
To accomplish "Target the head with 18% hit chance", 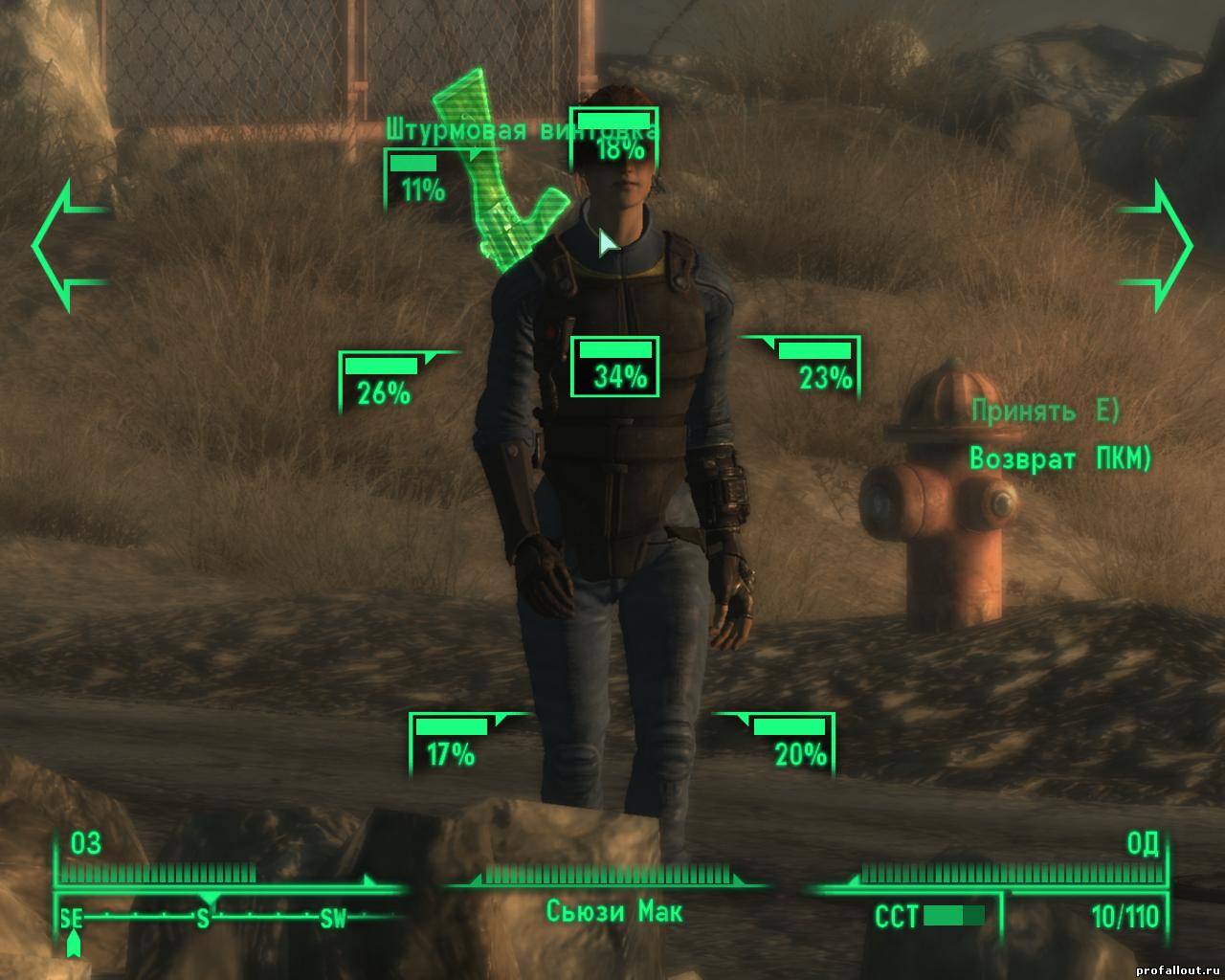I will pos(614,140).
